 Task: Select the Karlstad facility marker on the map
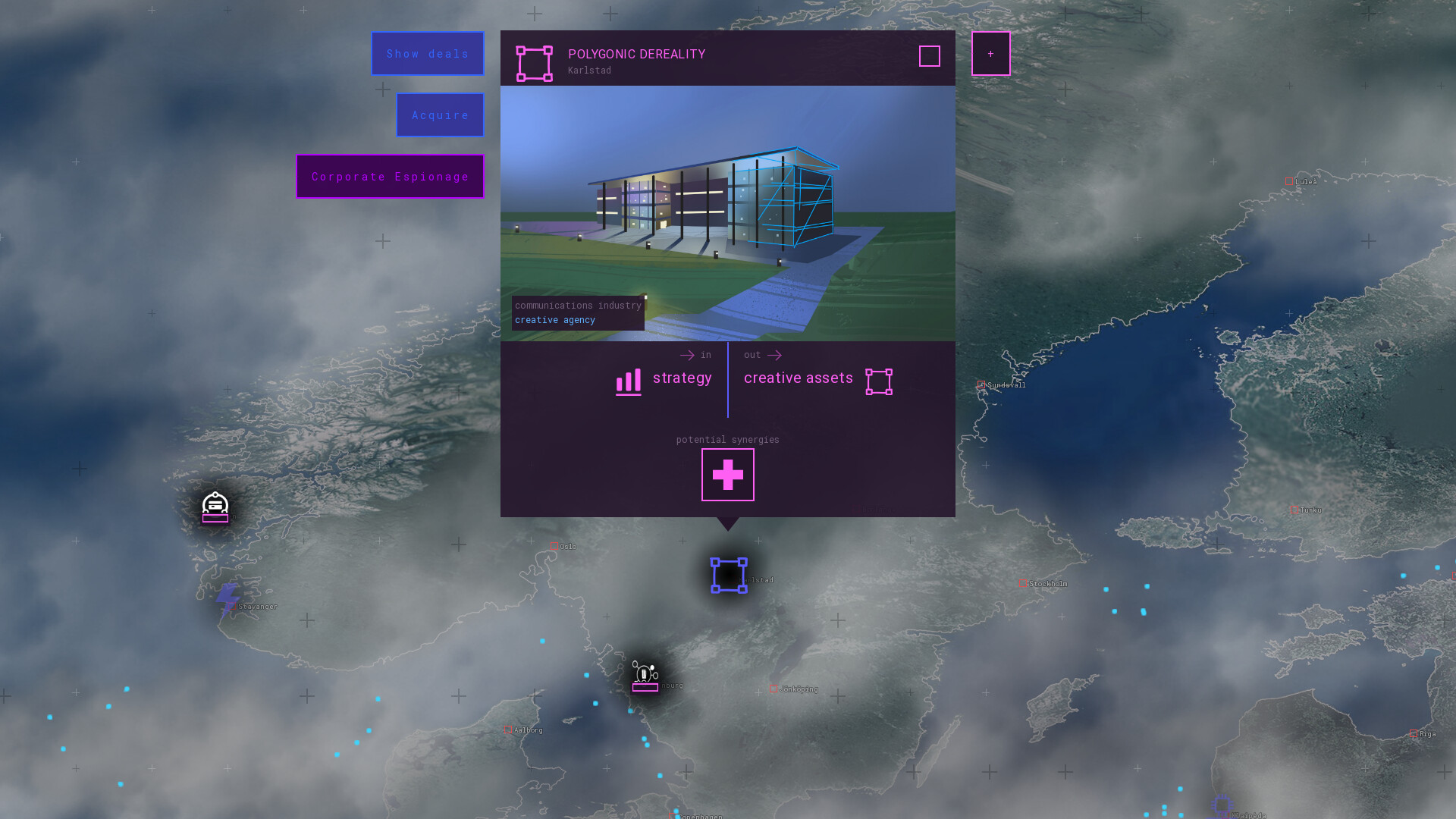[x=728, y=575]
